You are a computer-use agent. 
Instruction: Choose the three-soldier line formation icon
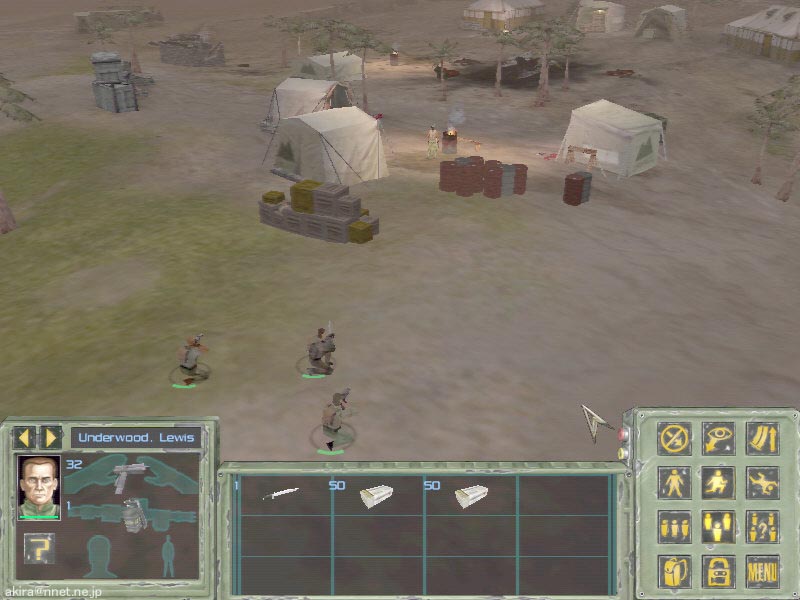674,526
